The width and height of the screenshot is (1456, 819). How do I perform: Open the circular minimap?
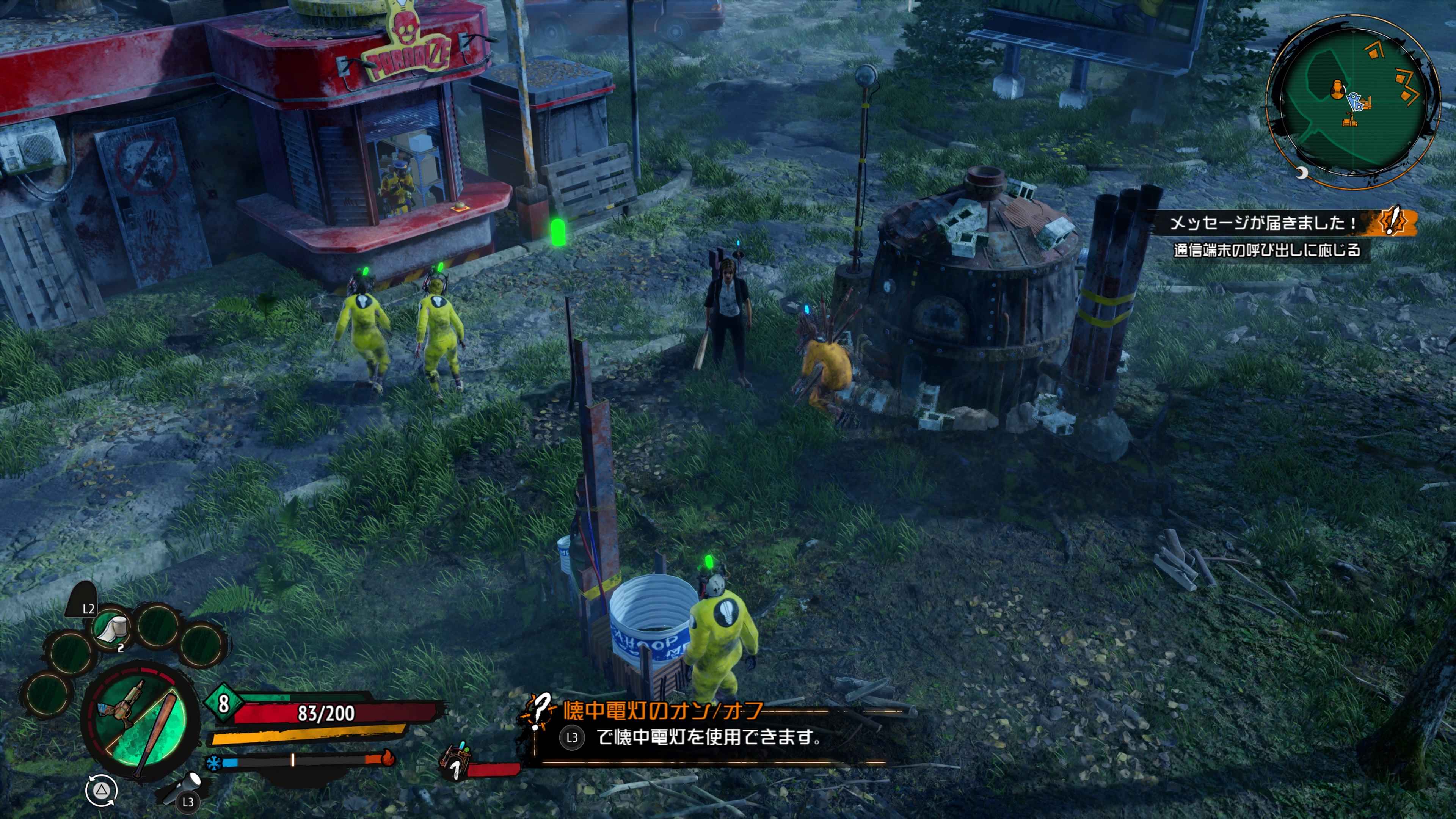(1351, 102)
